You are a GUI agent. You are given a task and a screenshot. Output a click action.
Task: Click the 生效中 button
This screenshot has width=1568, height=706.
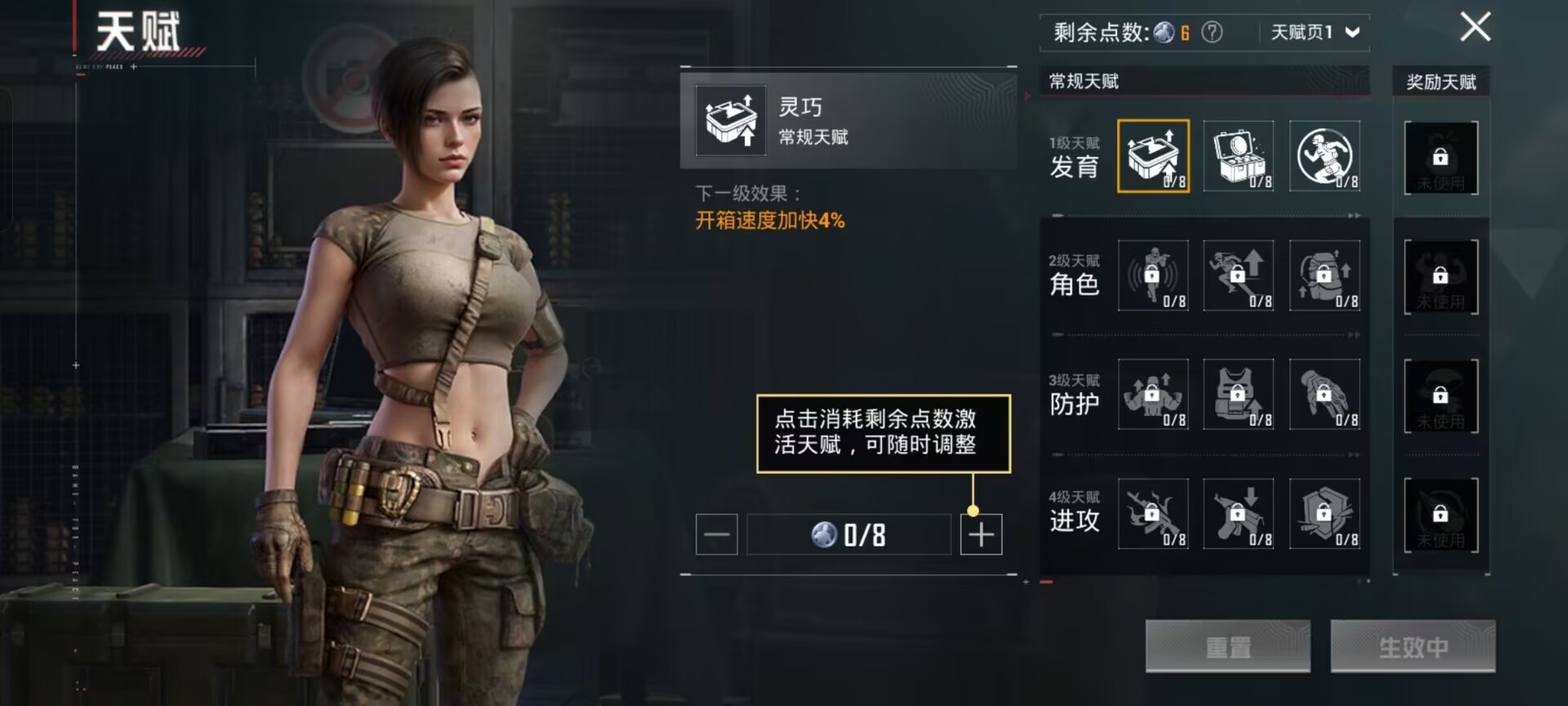[1413, 646]
